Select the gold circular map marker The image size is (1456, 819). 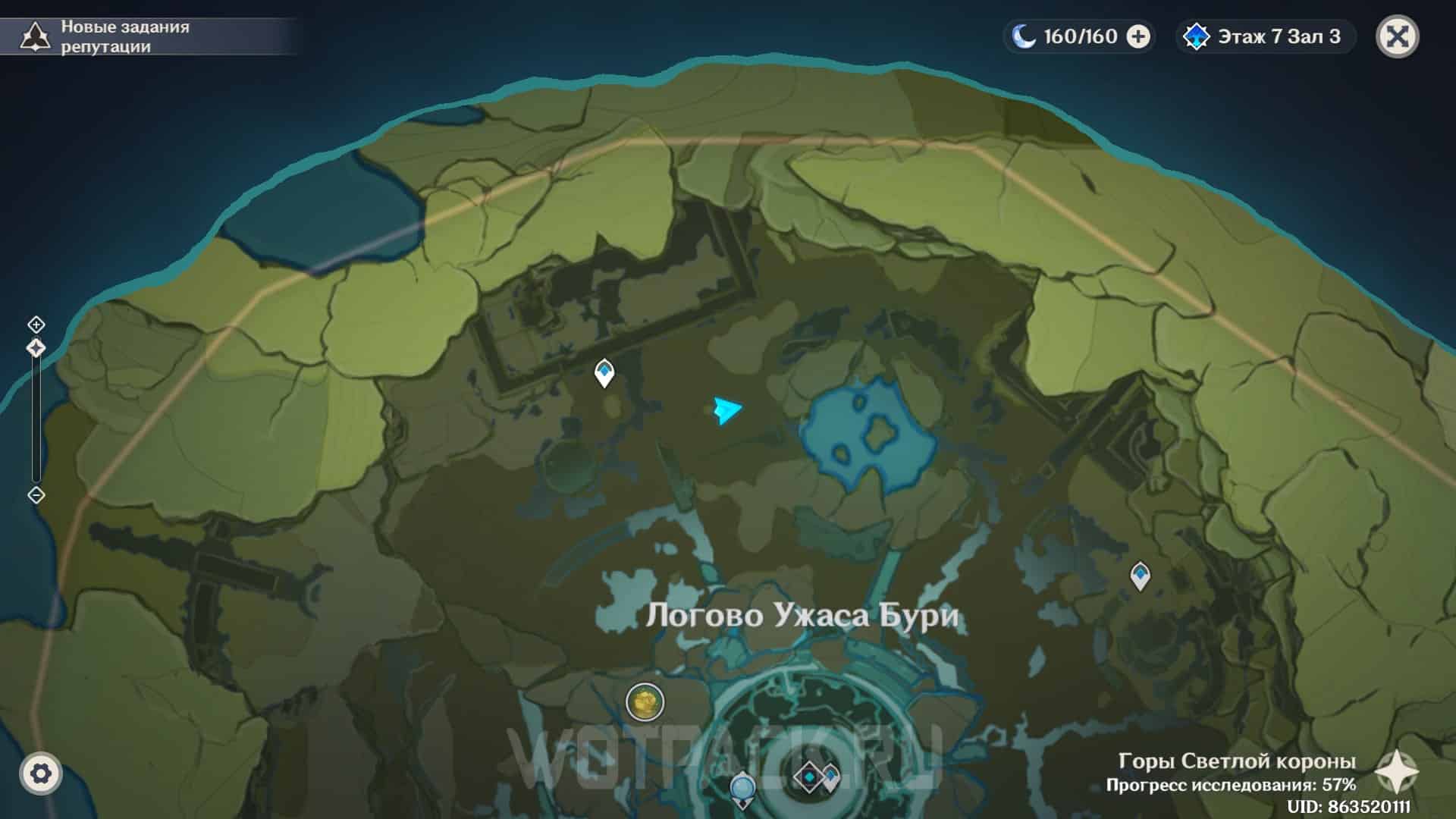[x=645, y=702]
